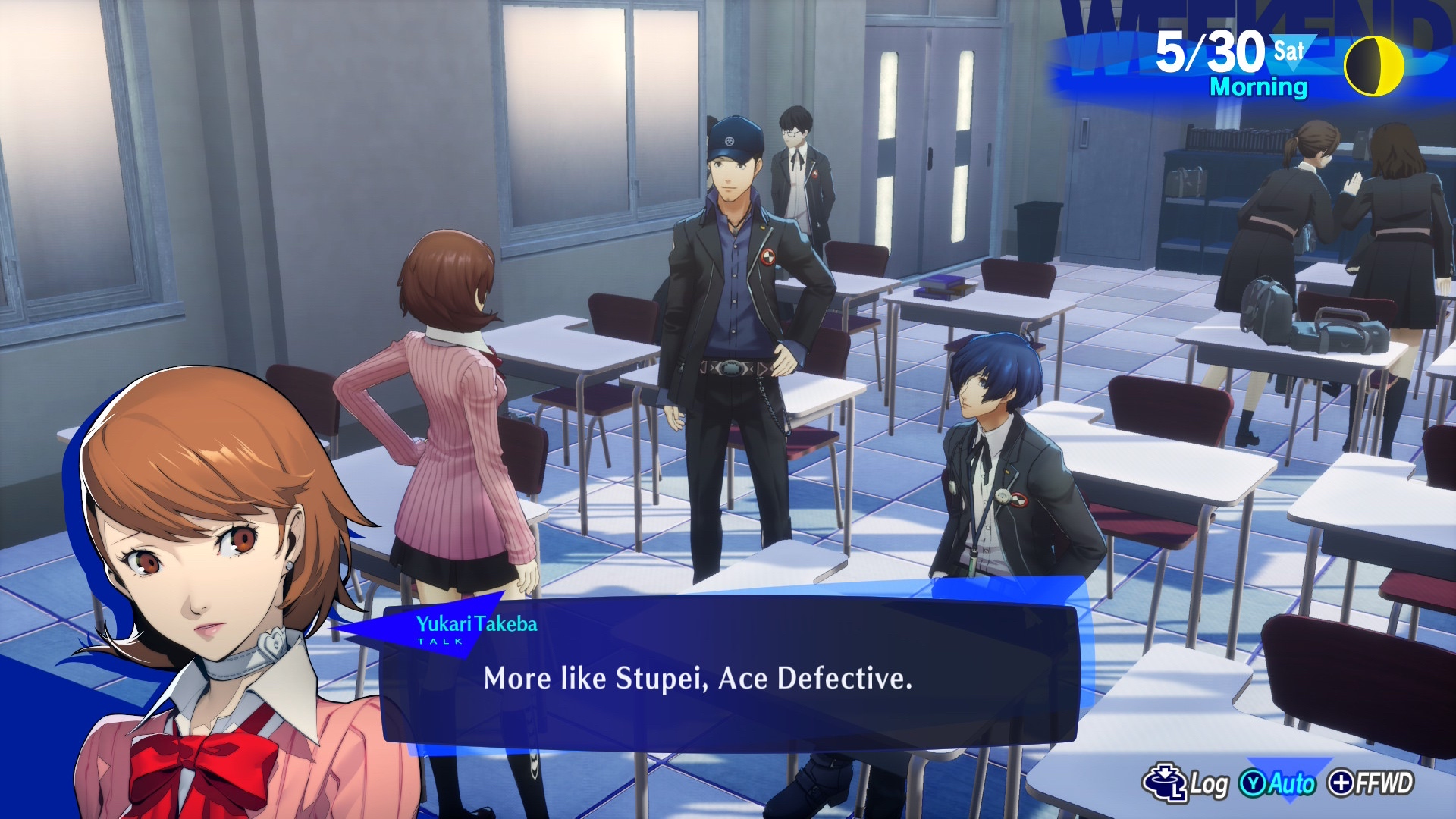Advance Yukari Takeba's dialogue box
The width and height of the screenshot is (1456, 819).
click(728, 677)
